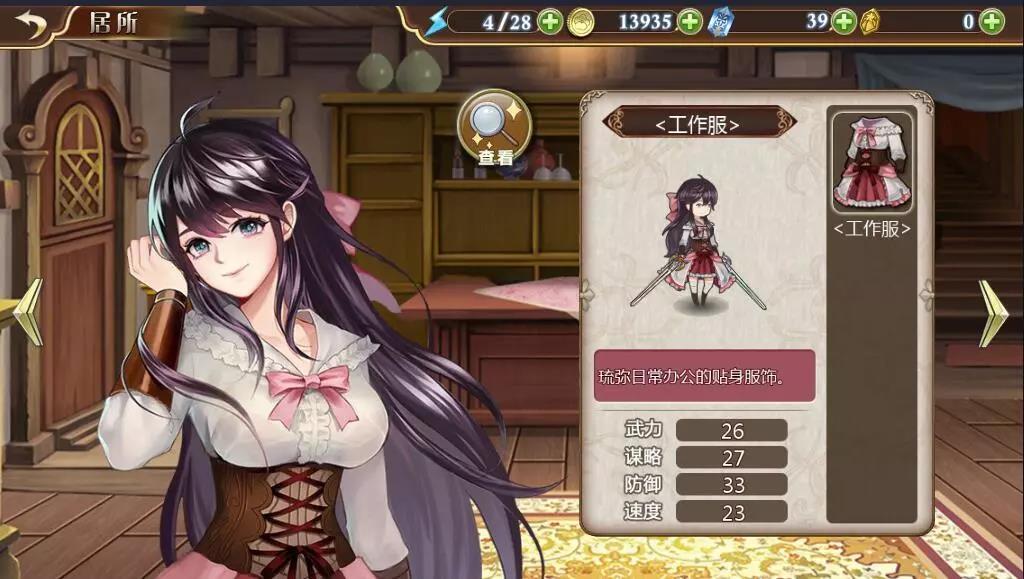The width and height of the screenshot is (1024, 579).
Task: Add blue crystal currency with plus button
Action: [844, 21]
